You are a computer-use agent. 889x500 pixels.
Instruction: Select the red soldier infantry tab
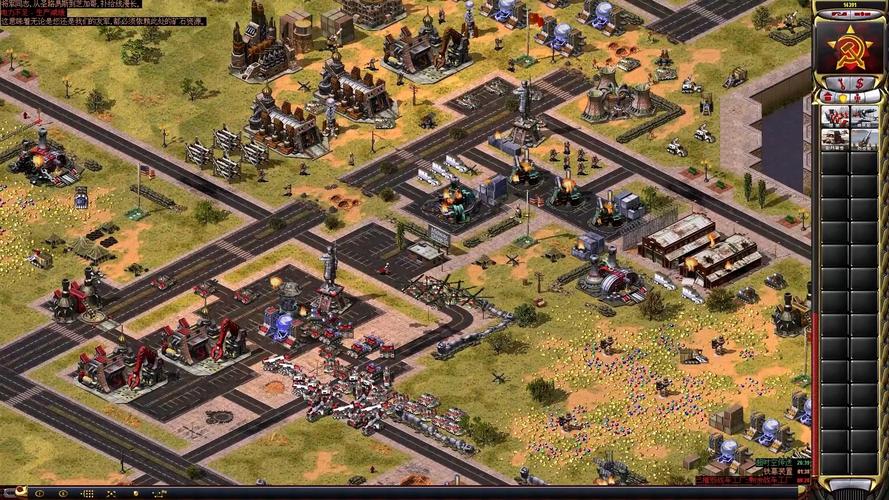pyautogui.click(x=856, y=97)
